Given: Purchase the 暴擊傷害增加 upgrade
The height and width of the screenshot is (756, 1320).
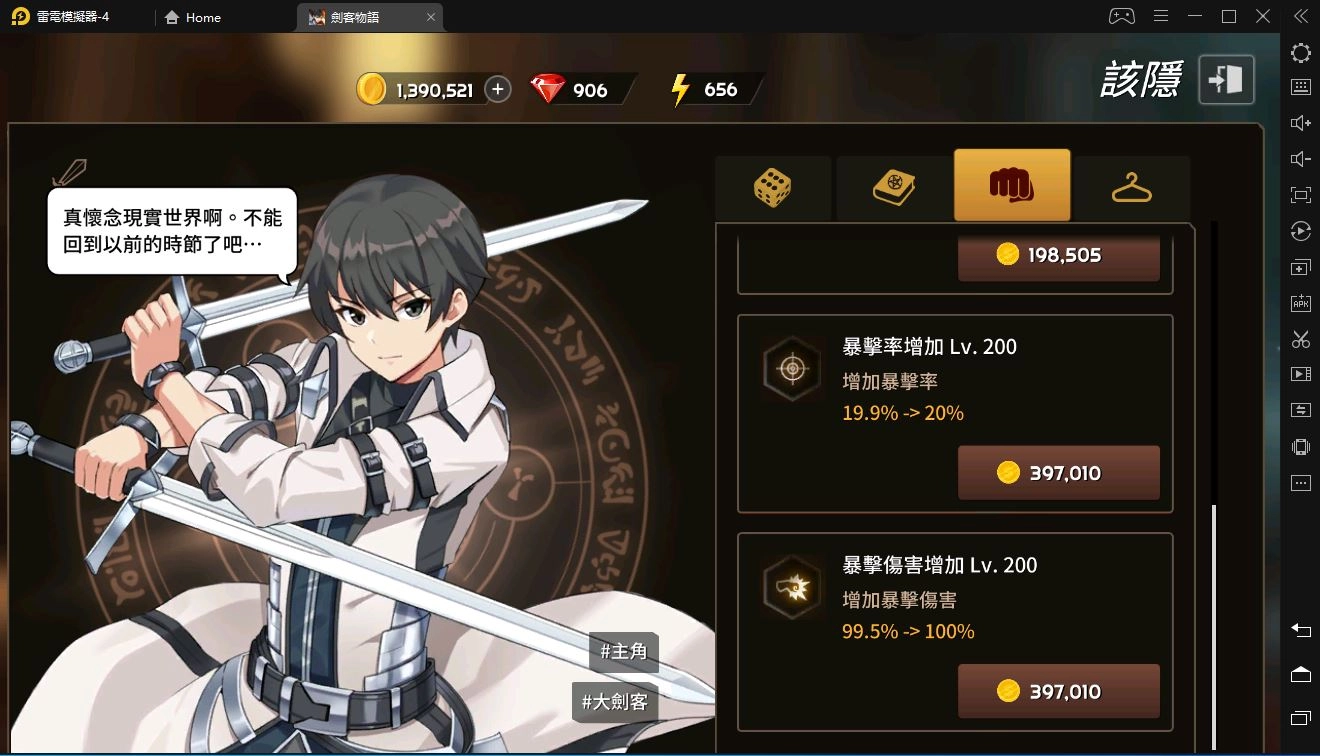Looking at the screenshot, I should click(1058, 691).
